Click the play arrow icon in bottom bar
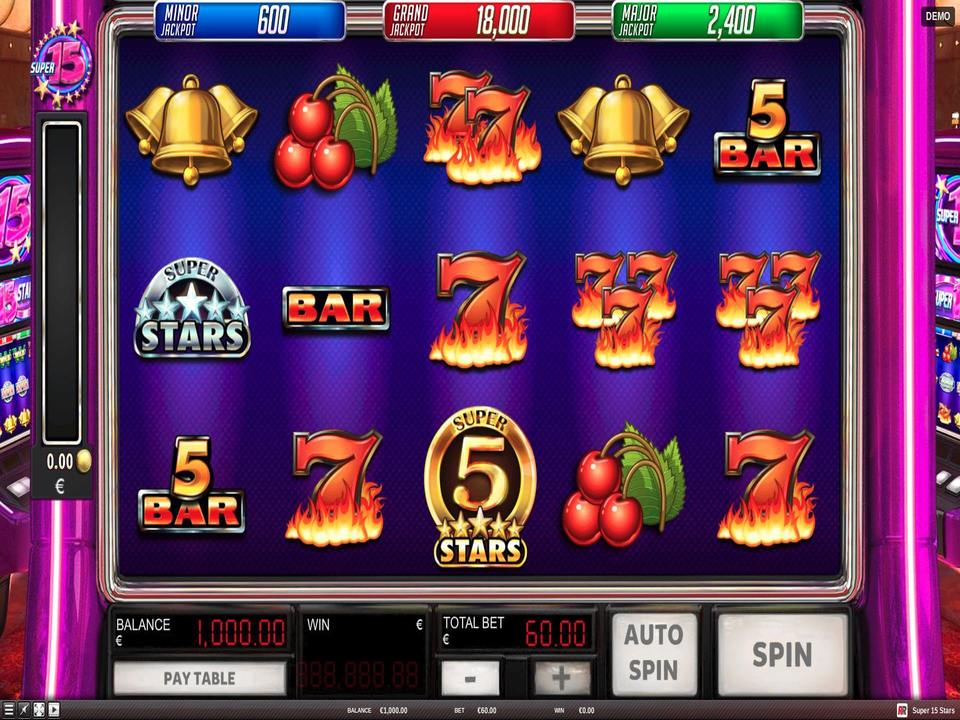This screenshot has width=960, height=720. click(x=54, y=710)
